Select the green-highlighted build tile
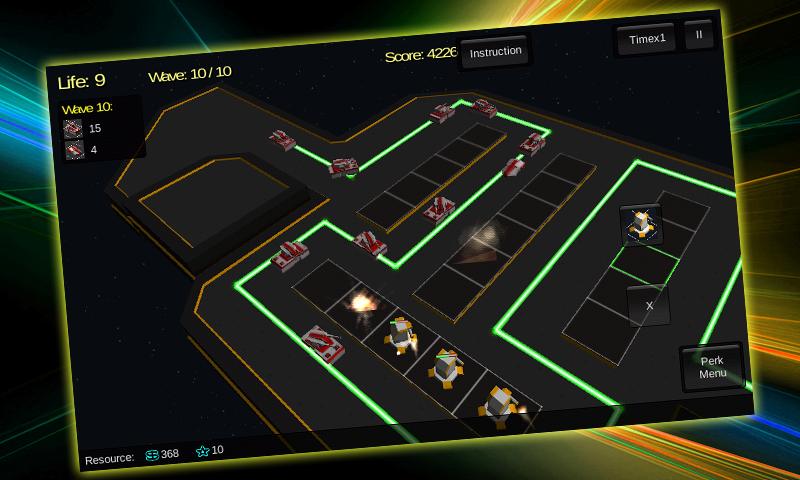The width and height of the screenshot is (800, 480). 644,265
